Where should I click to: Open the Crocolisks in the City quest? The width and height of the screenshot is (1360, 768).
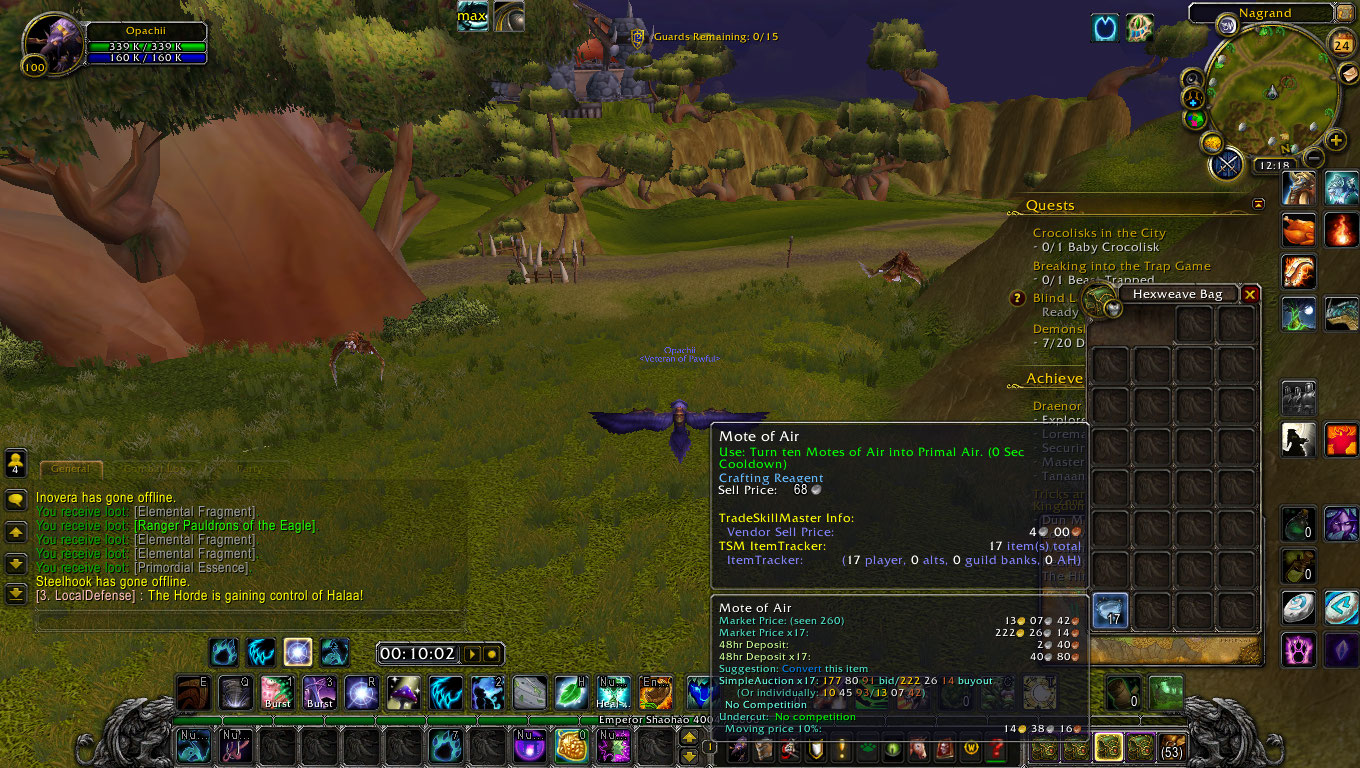click(x=1098, y=233)
